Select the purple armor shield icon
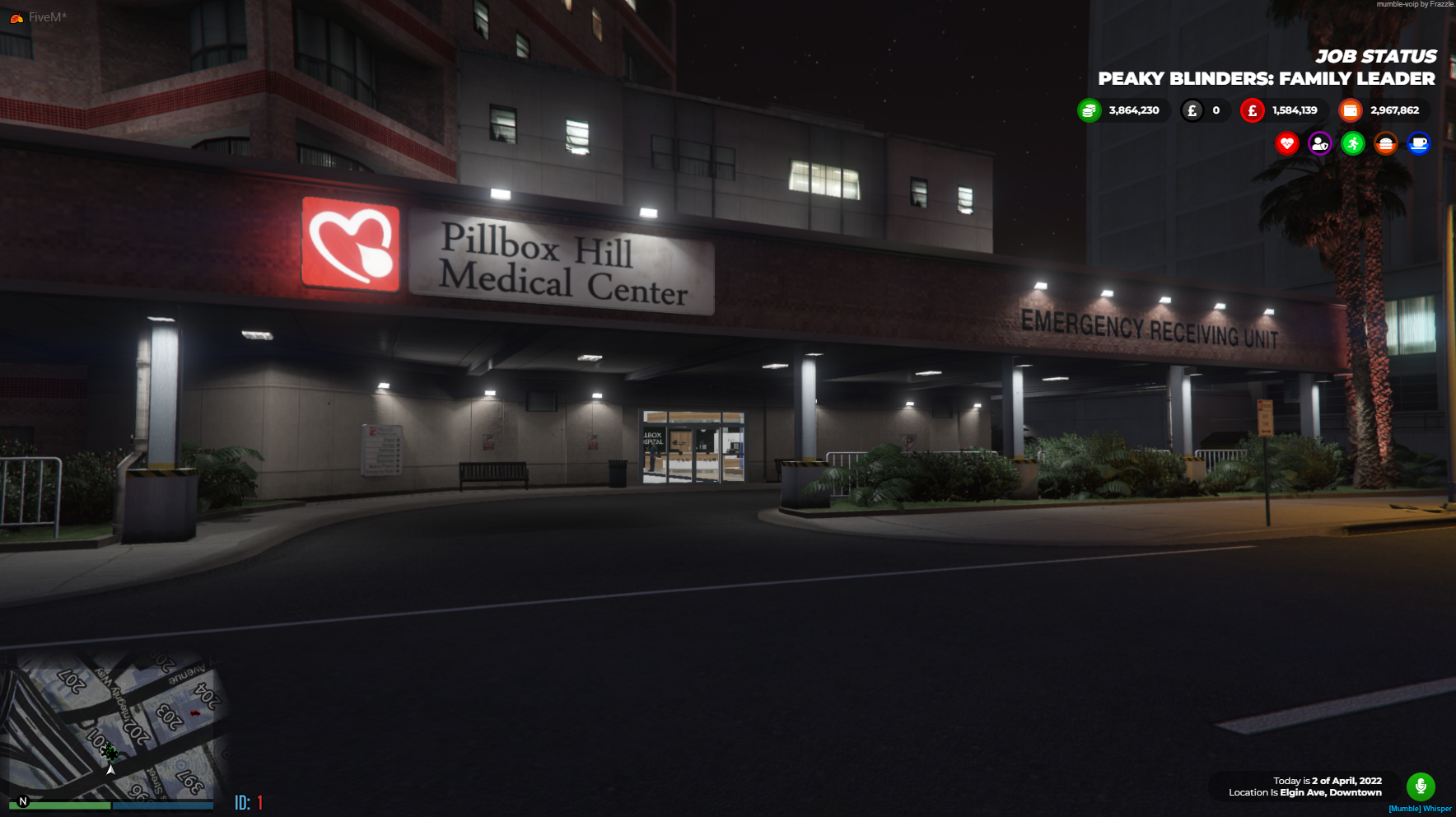The height and width of the screenshot is (817, 1456). pos(1320,143)
